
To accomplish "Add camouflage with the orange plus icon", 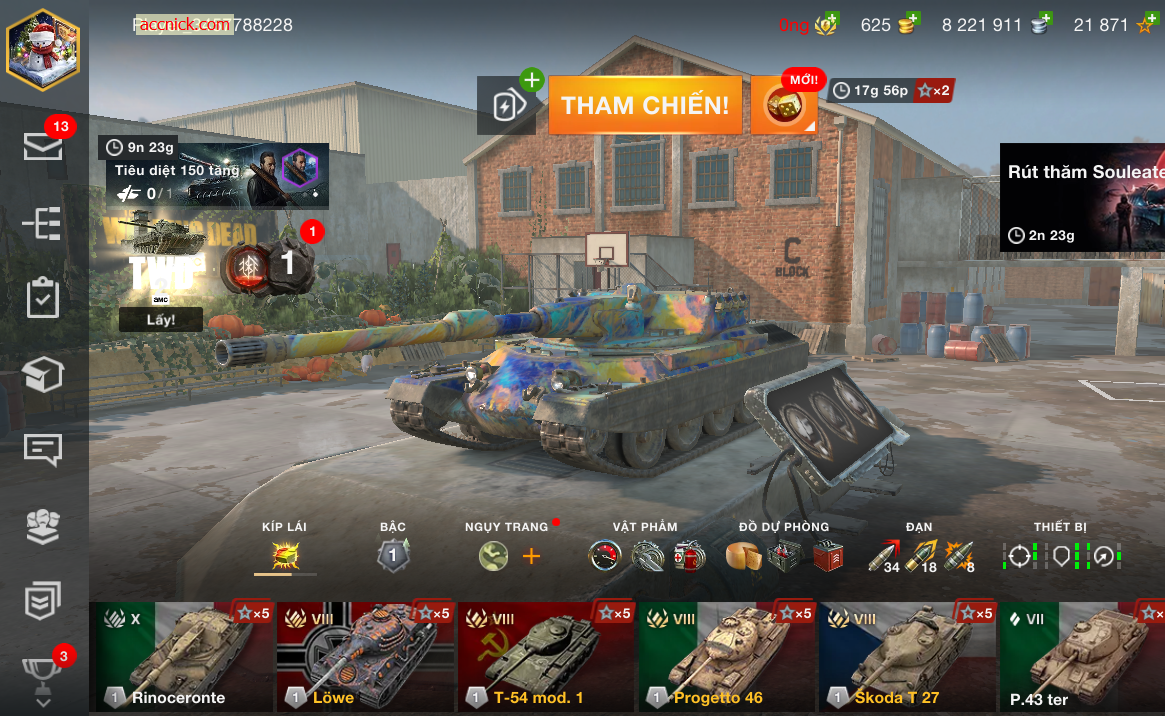I will pos(531,556).
